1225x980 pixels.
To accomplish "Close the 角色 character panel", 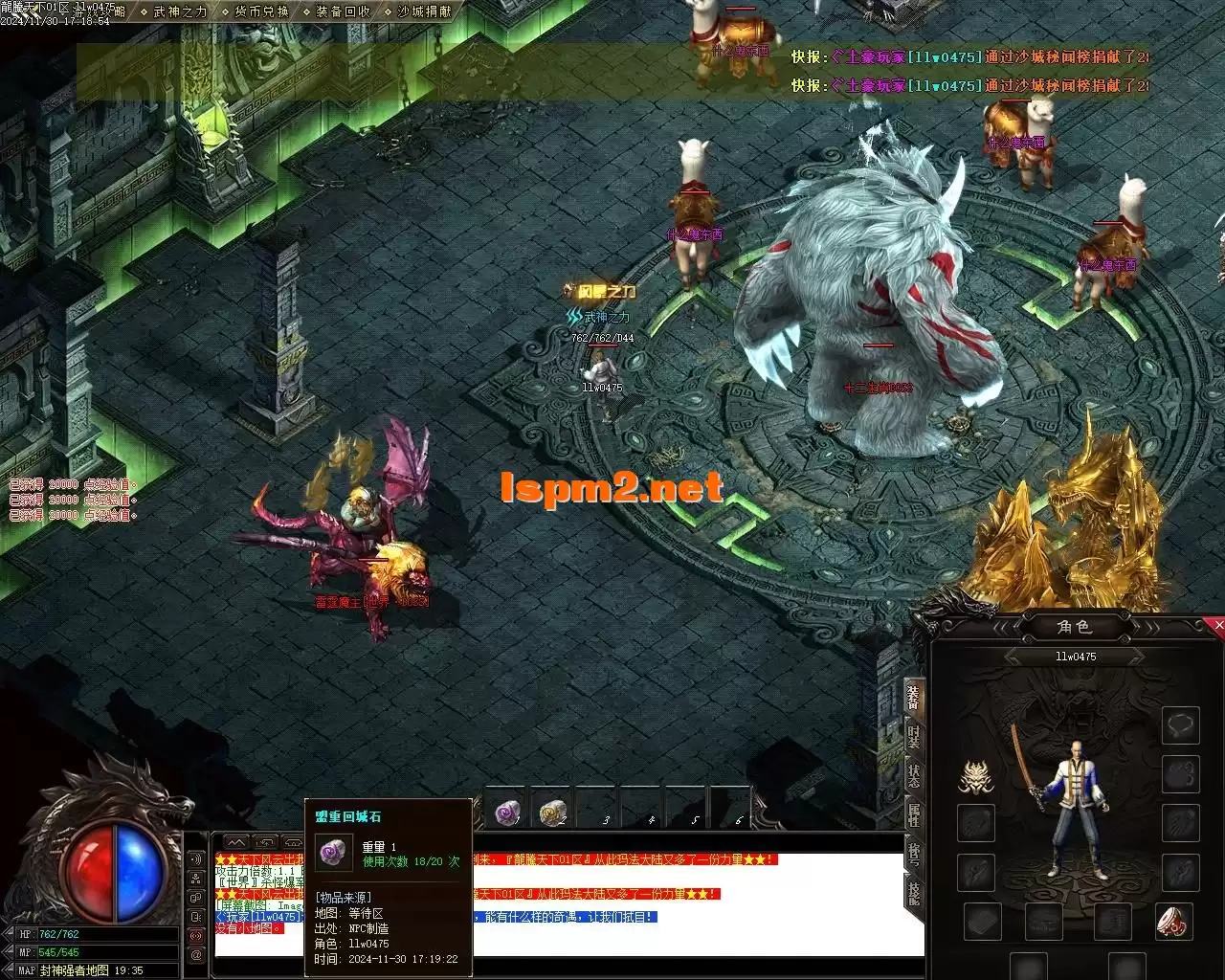I will click(x=1218, y=625).
